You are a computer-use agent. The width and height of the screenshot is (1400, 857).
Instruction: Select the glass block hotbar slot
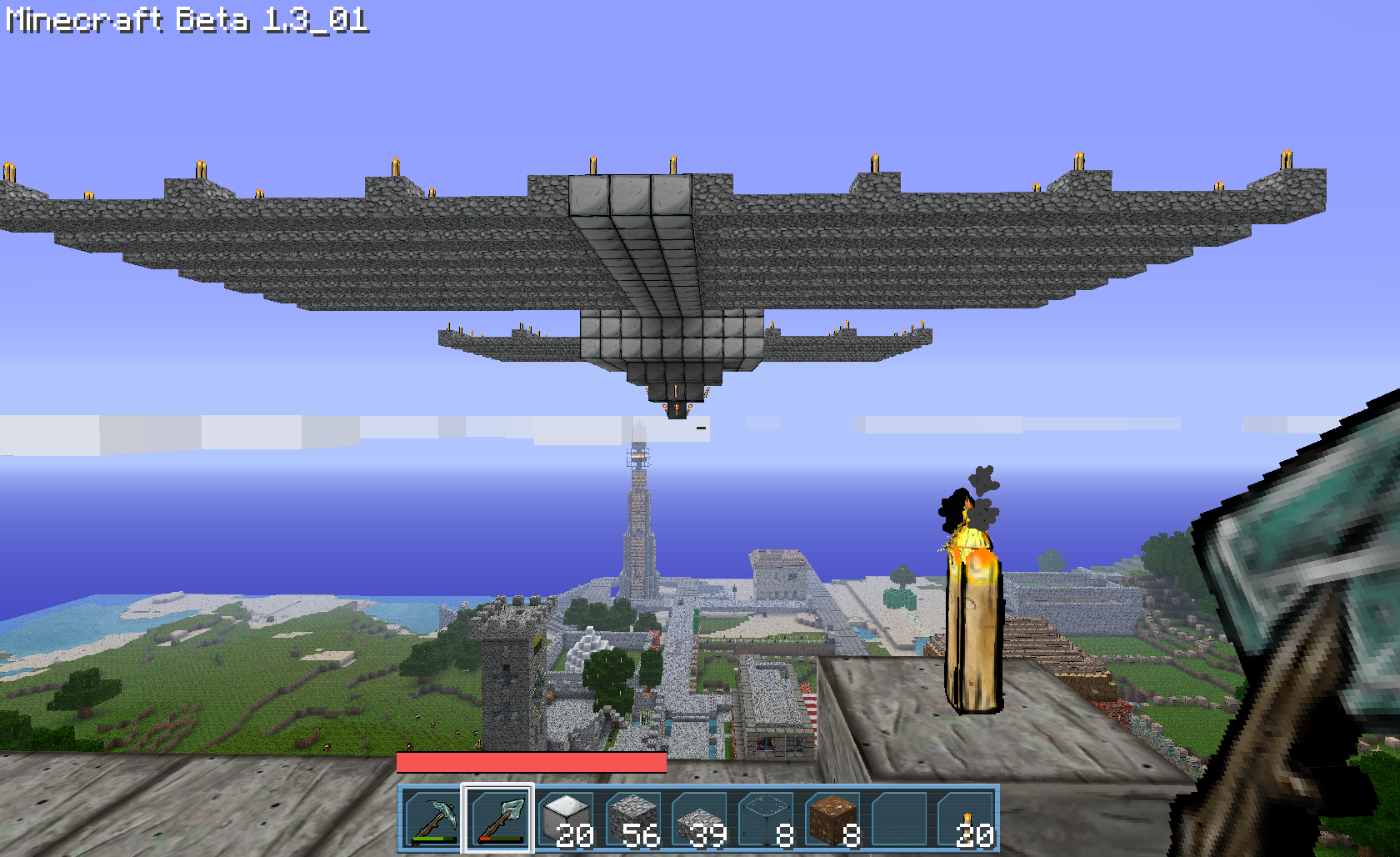[766, 819]
